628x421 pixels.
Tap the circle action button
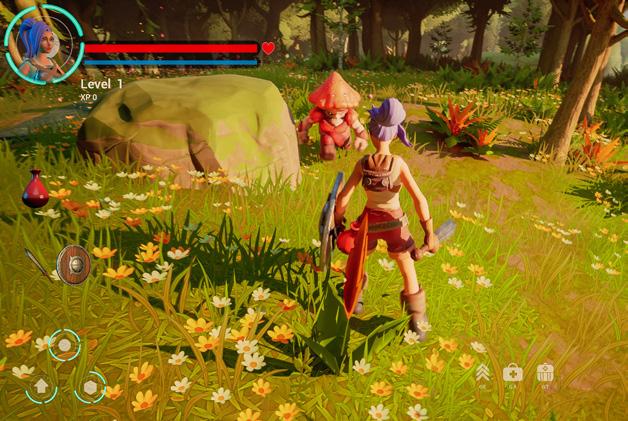tap(65, 345)
